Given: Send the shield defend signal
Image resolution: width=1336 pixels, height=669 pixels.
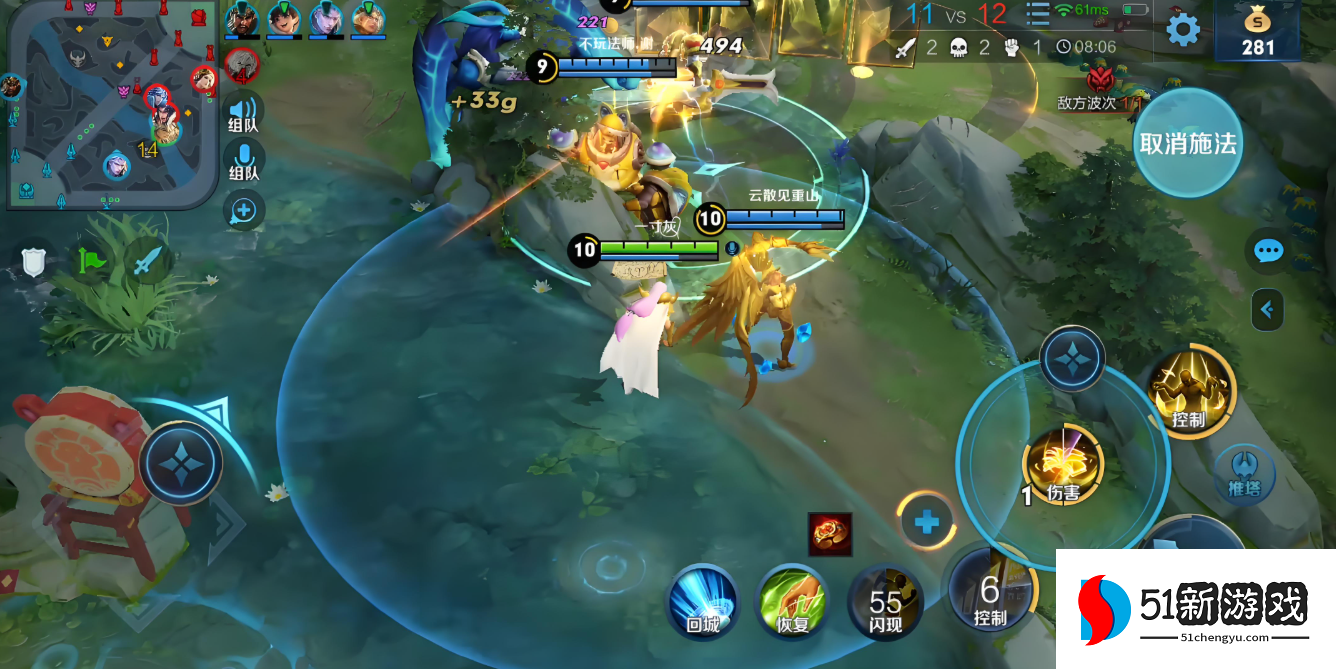Looking at the screenshot, I should pos(35,261).
